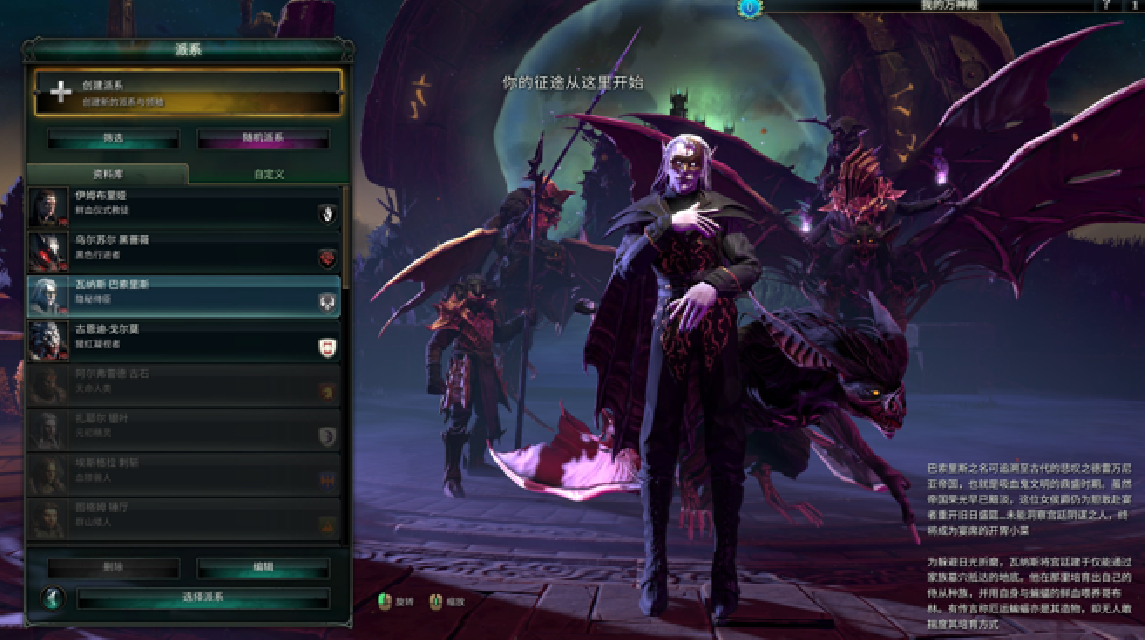
Task: Select the greyed 天命人类 faction row
Action: tap(185, 385)
